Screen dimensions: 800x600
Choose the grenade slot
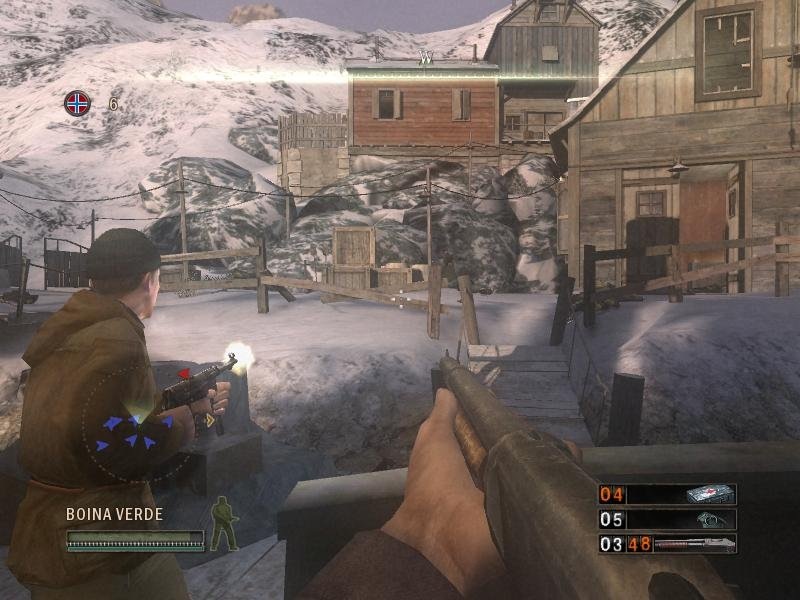click(x=667, y=519)
